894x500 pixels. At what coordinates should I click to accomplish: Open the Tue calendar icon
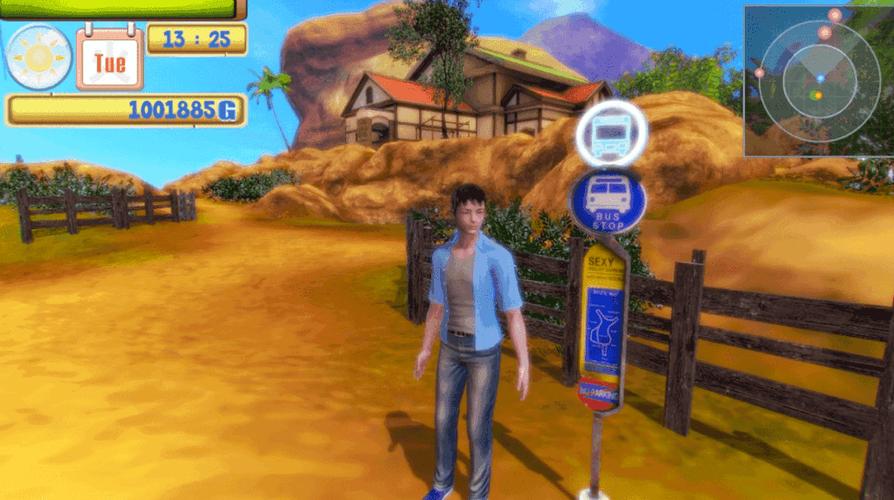point(109,60)
